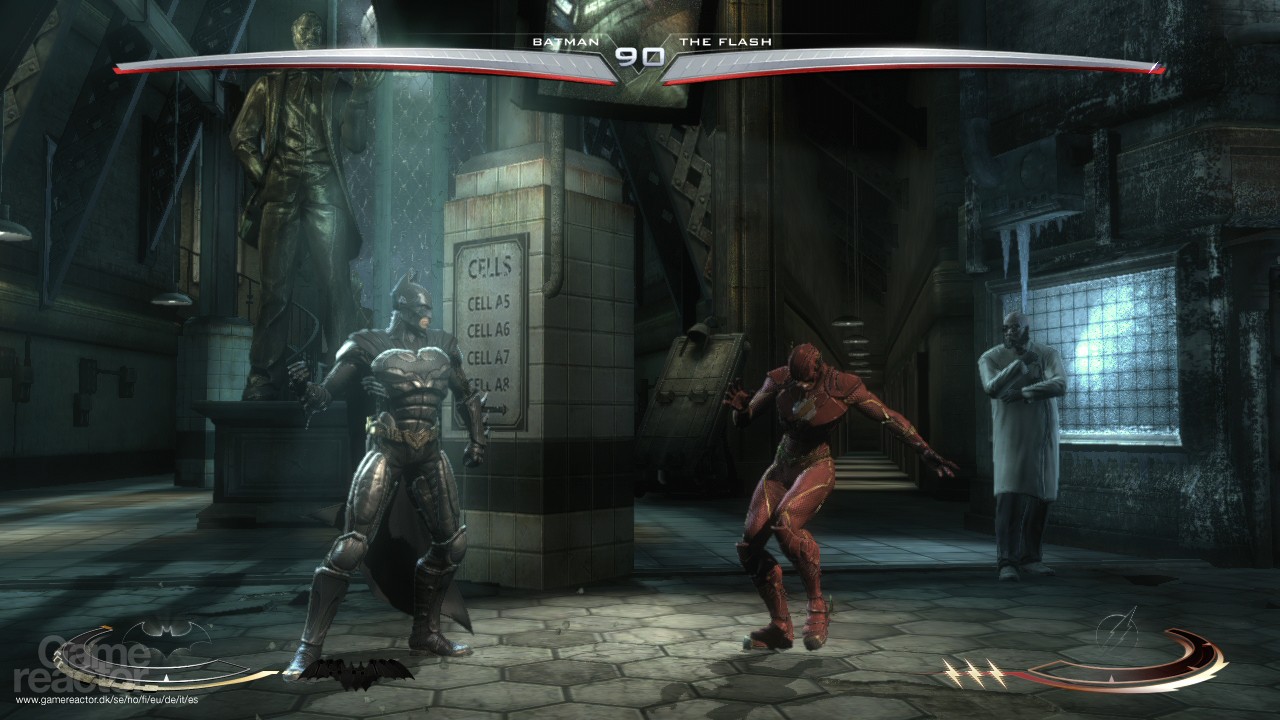Select the THE FLASH name label
Image resolution: width=1280 pixels, height=720 pixels.
tap(725, 42)
